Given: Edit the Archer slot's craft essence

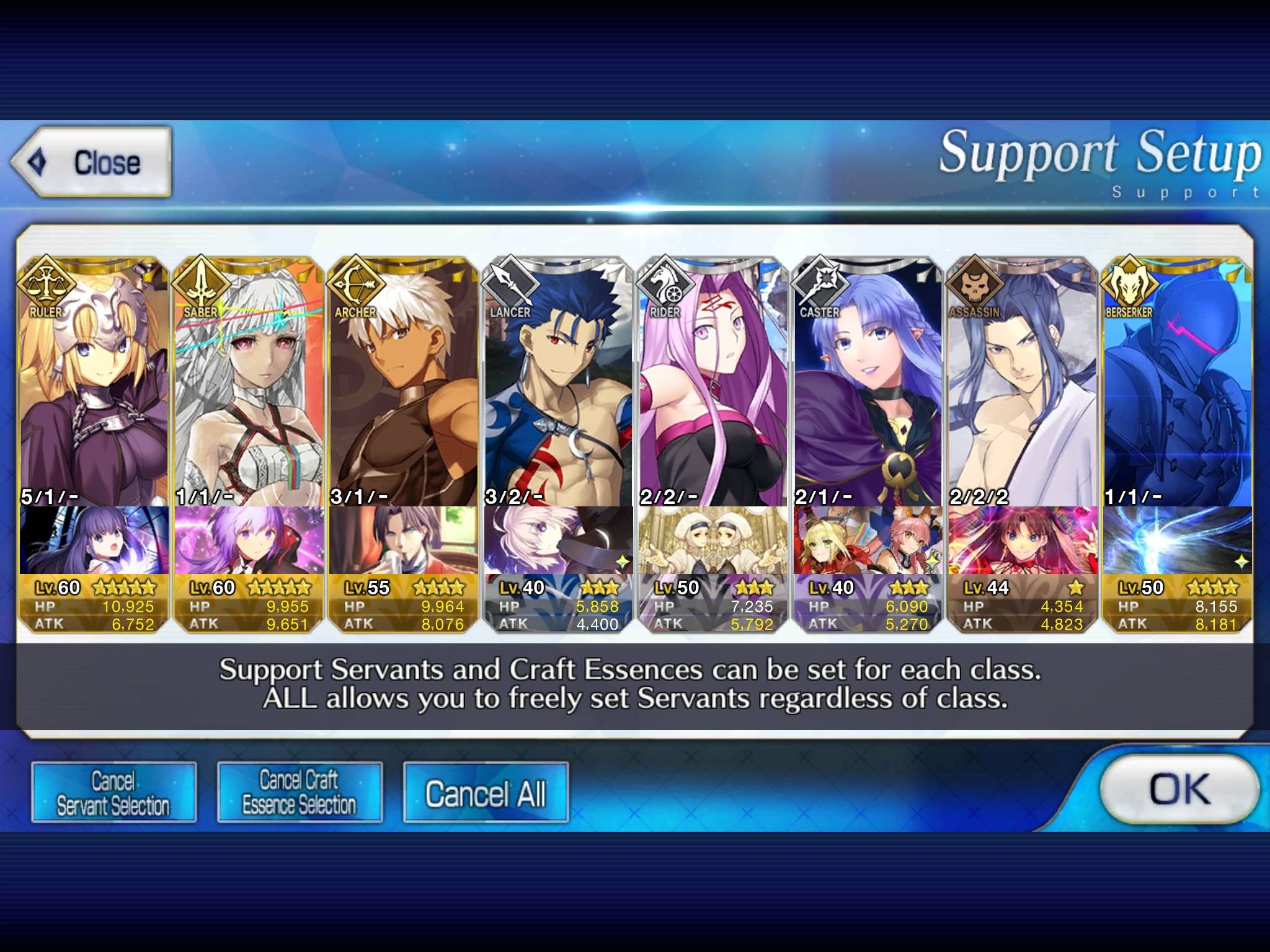Looking at the screenshot, I should [x=404, y=540].
